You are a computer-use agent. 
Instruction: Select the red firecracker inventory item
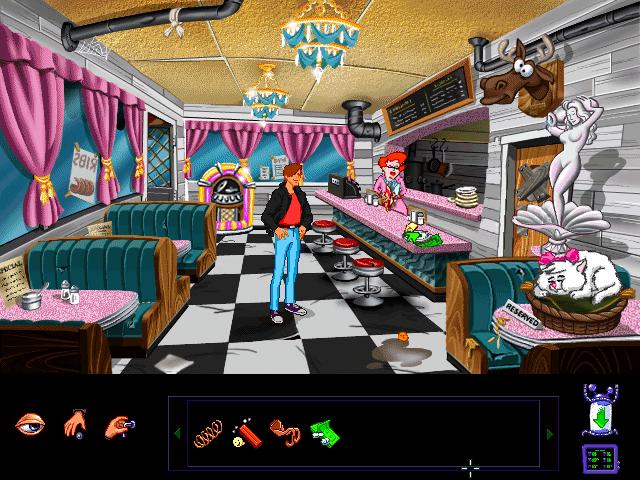[245, 432]
